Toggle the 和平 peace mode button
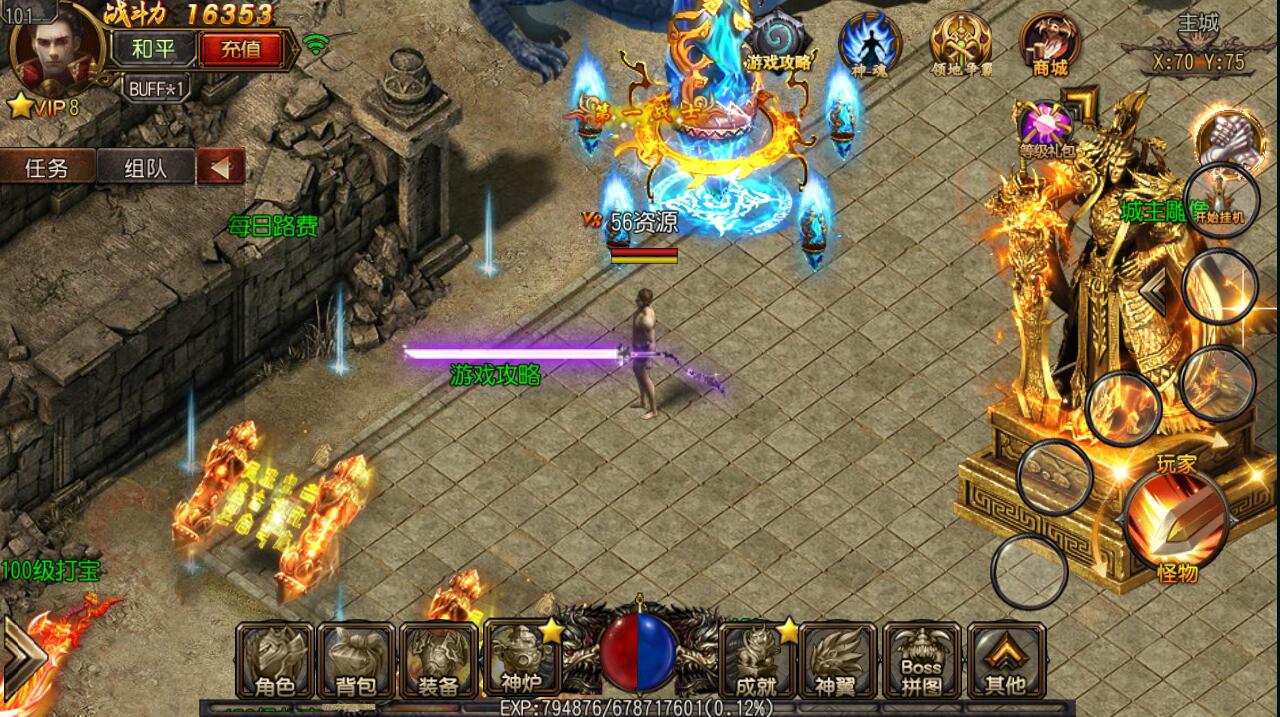The width and height of the screenshot is (1280, 717). (x=153, y=48)
